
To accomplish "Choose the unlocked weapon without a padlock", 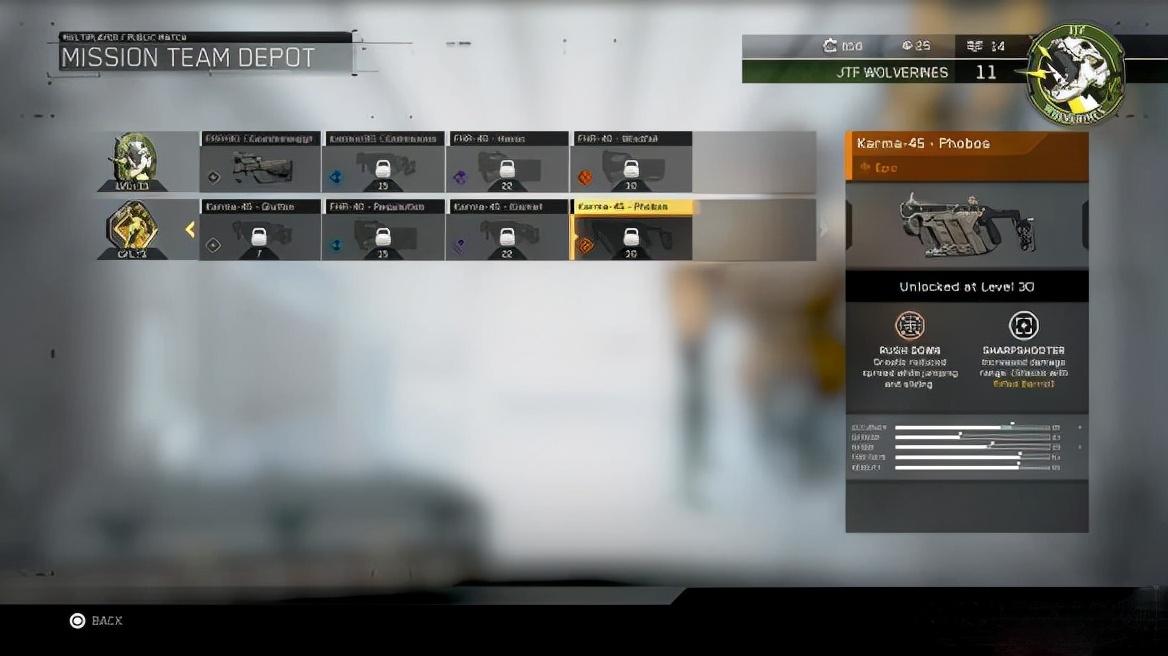I will point(260,162).
